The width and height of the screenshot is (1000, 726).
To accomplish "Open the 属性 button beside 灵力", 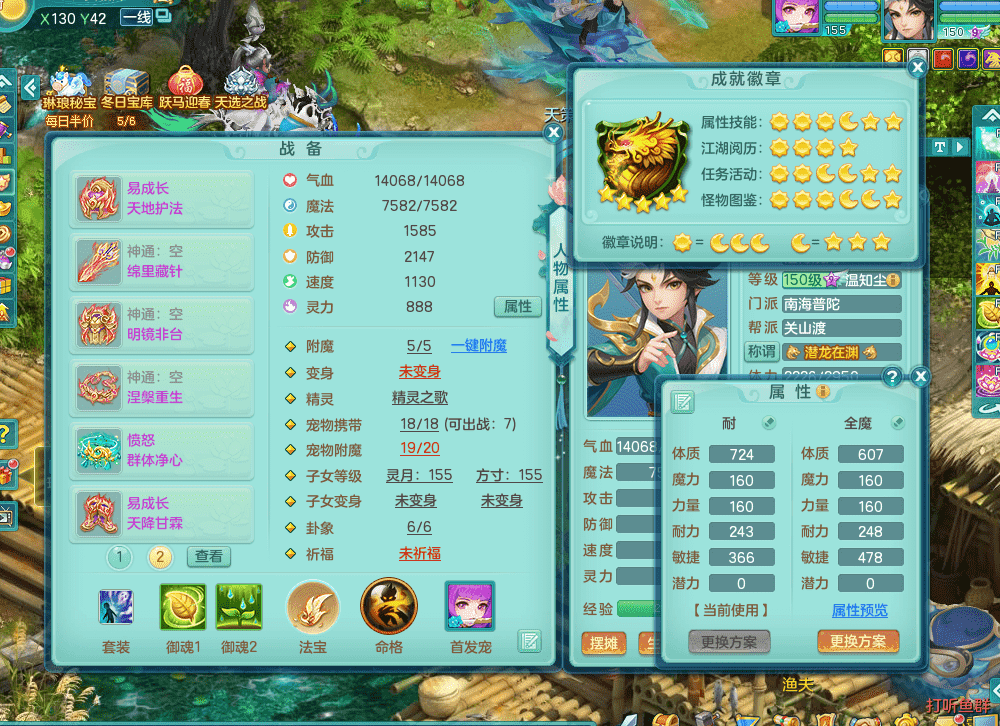I will coord(518,306).
